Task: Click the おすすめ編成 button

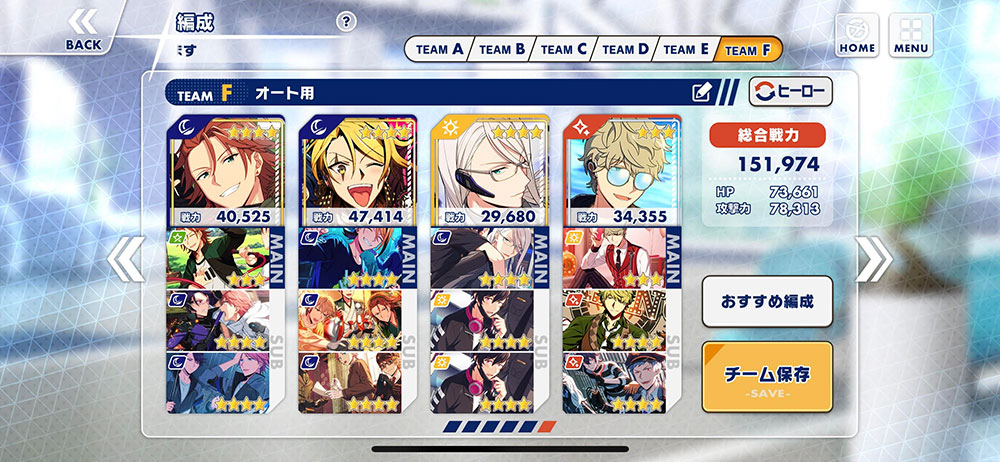Action: click(x=767, y=301)
